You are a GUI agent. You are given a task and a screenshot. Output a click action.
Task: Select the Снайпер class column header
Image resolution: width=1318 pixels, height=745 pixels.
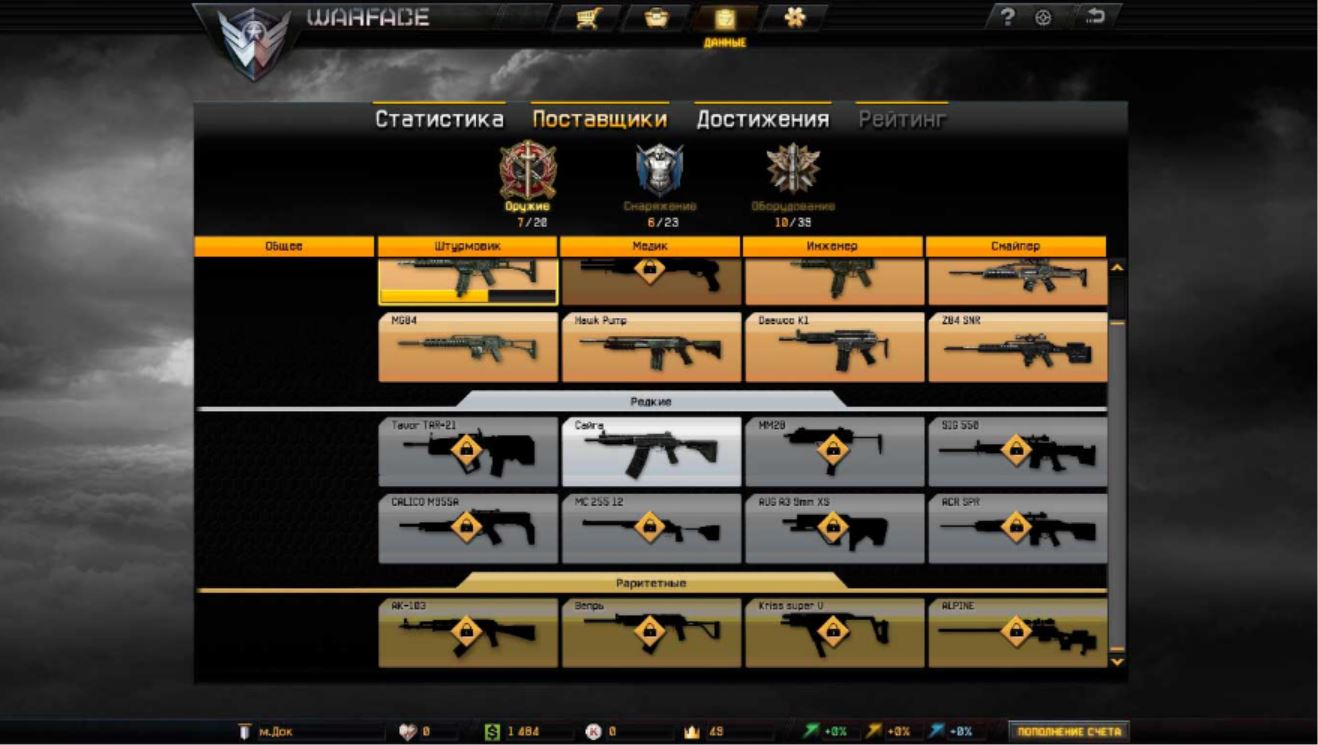1016,246
